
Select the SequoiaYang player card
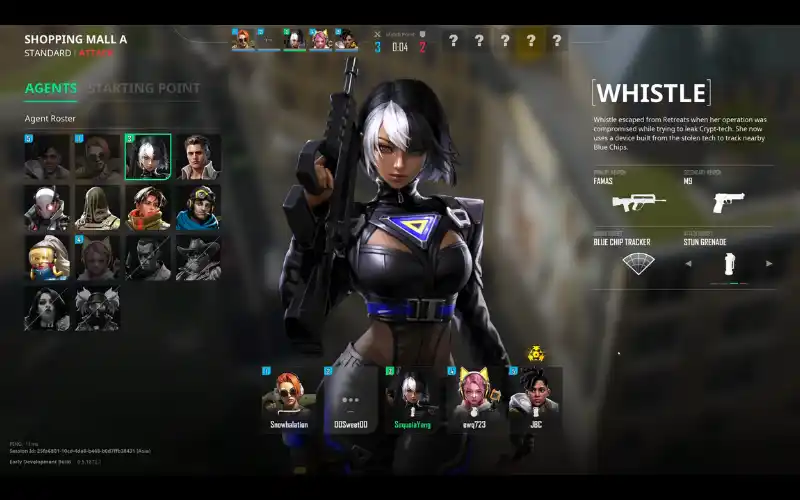pos(409,398)
